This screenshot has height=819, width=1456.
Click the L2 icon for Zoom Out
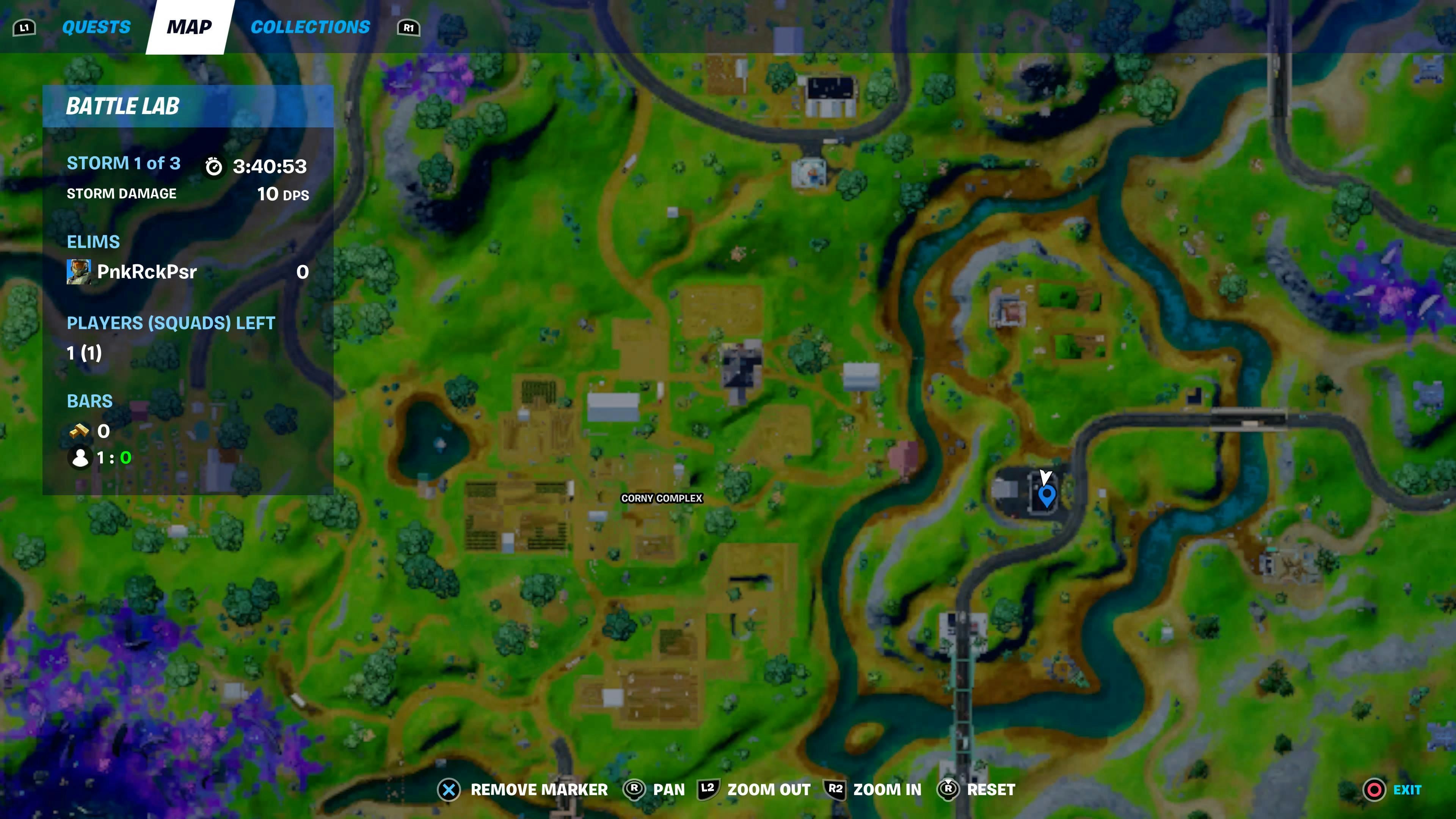pyautogui.click(x=708, y=789)
